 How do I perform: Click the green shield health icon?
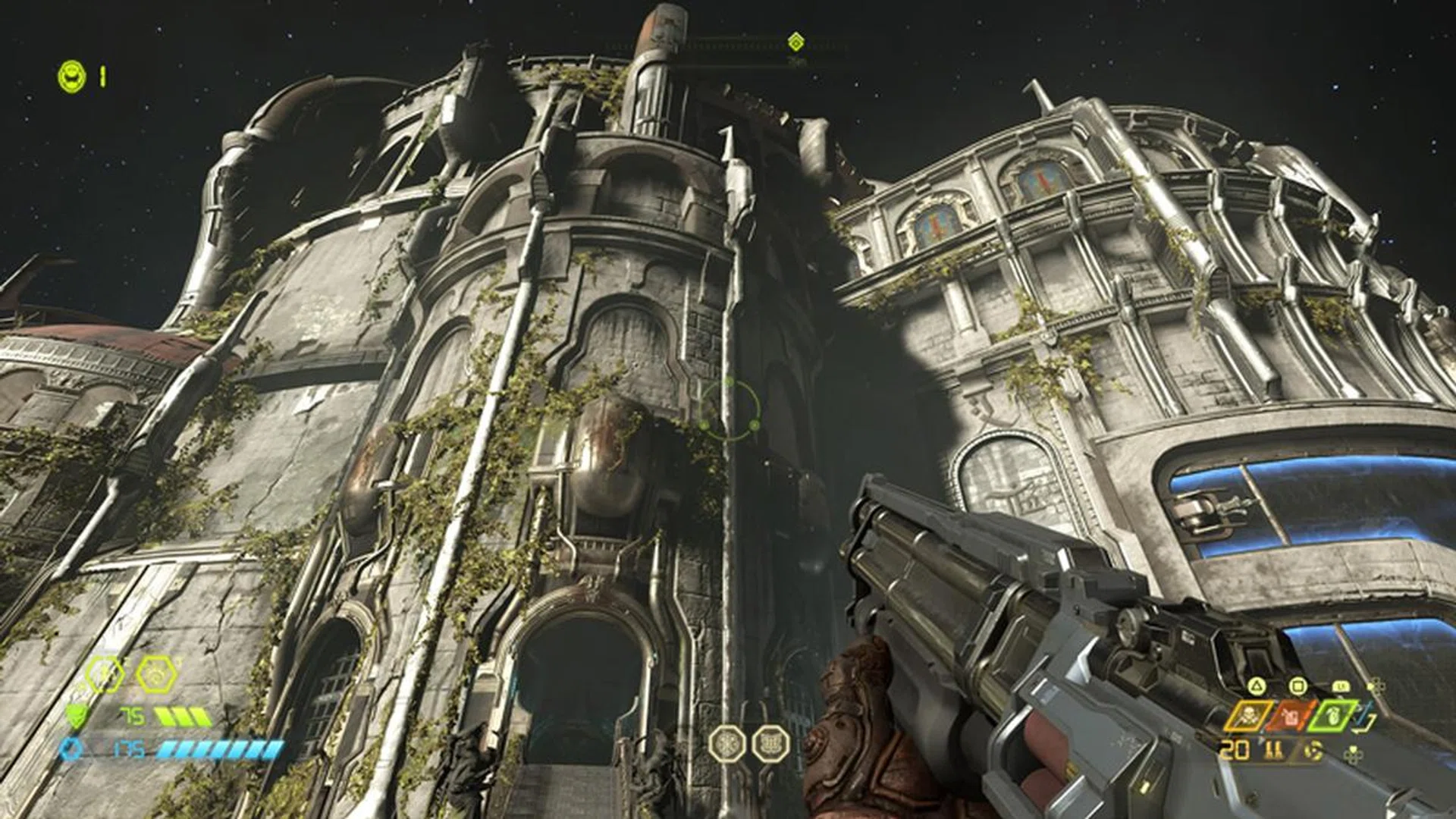(77, 717)
